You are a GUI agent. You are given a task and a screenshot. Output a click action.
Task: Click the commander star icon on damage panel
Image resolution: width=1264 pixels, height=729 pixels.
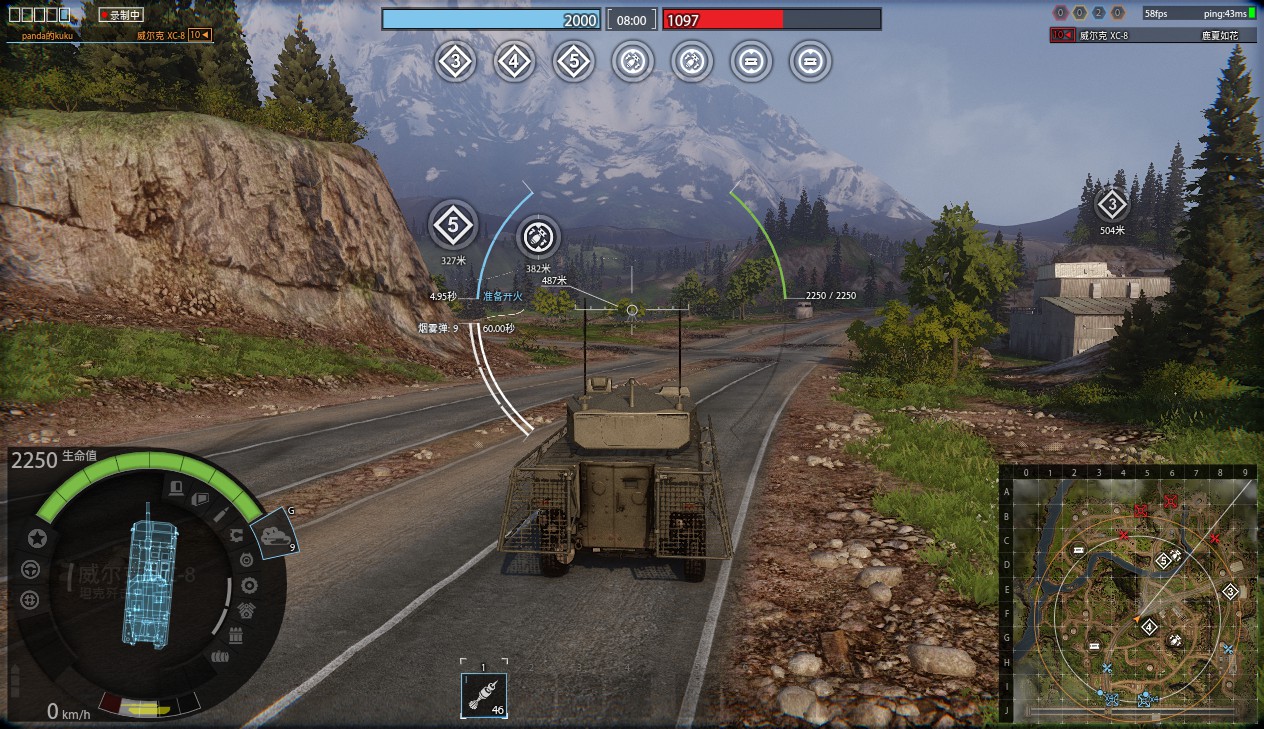pyautogui.click(x=37, y=538)
